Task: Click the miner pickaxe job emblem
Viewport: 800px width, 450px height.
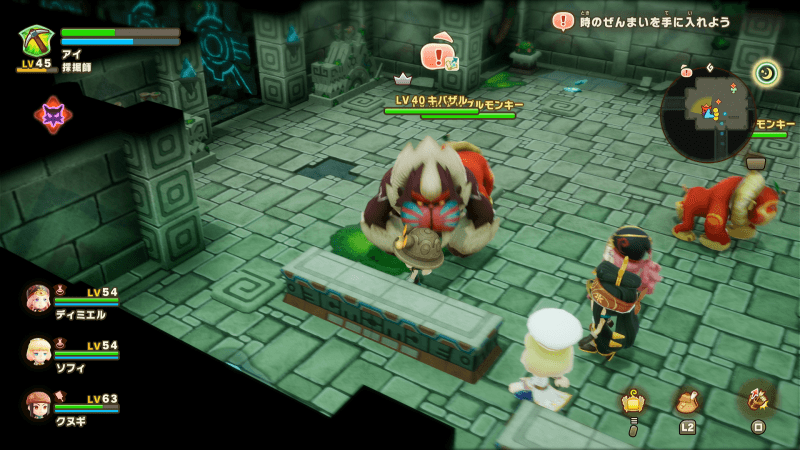Action: point(37,40)
